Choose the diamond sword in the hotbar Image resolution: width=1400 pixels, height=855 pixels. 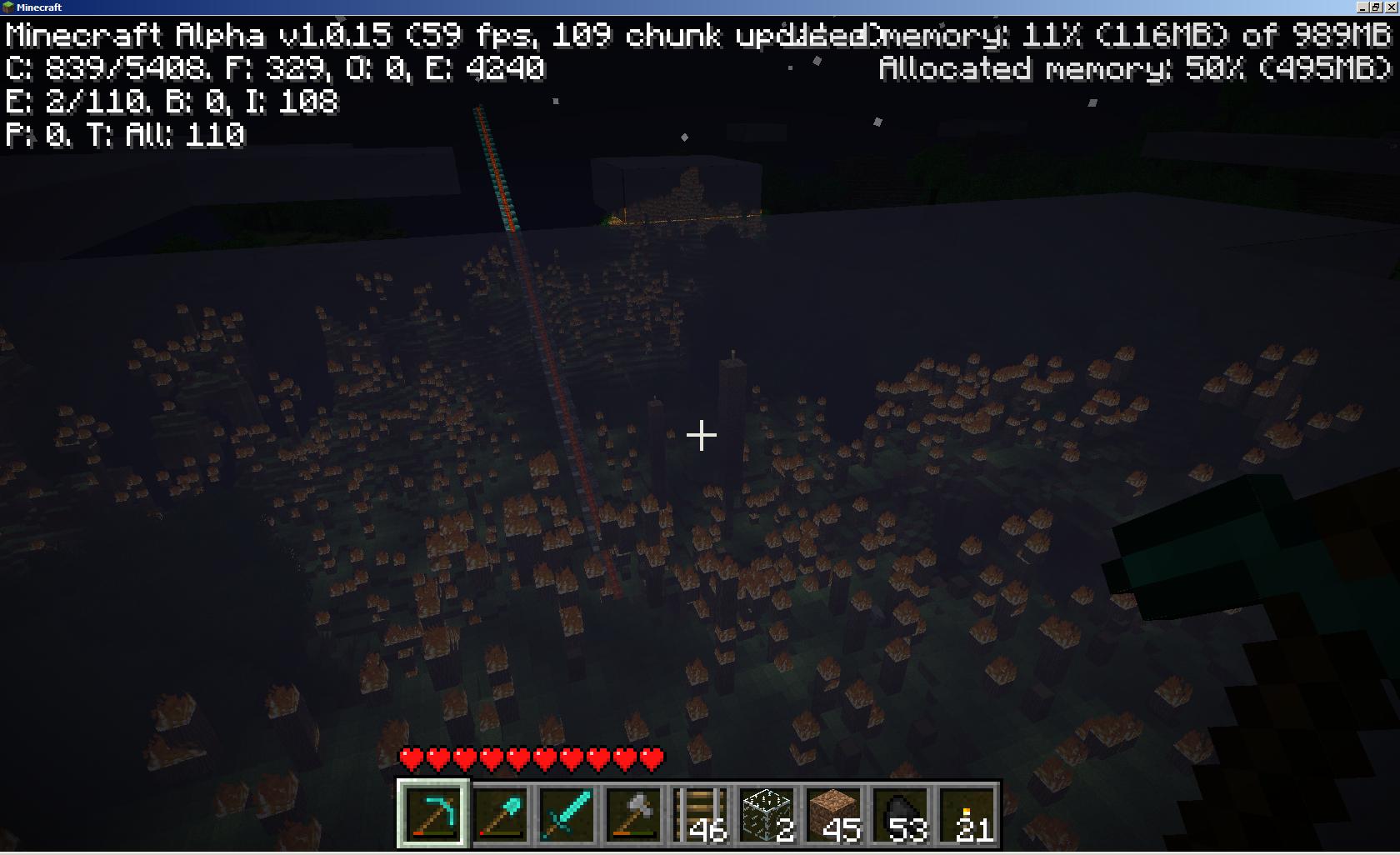pyautogui.click(x=567, y=813)
